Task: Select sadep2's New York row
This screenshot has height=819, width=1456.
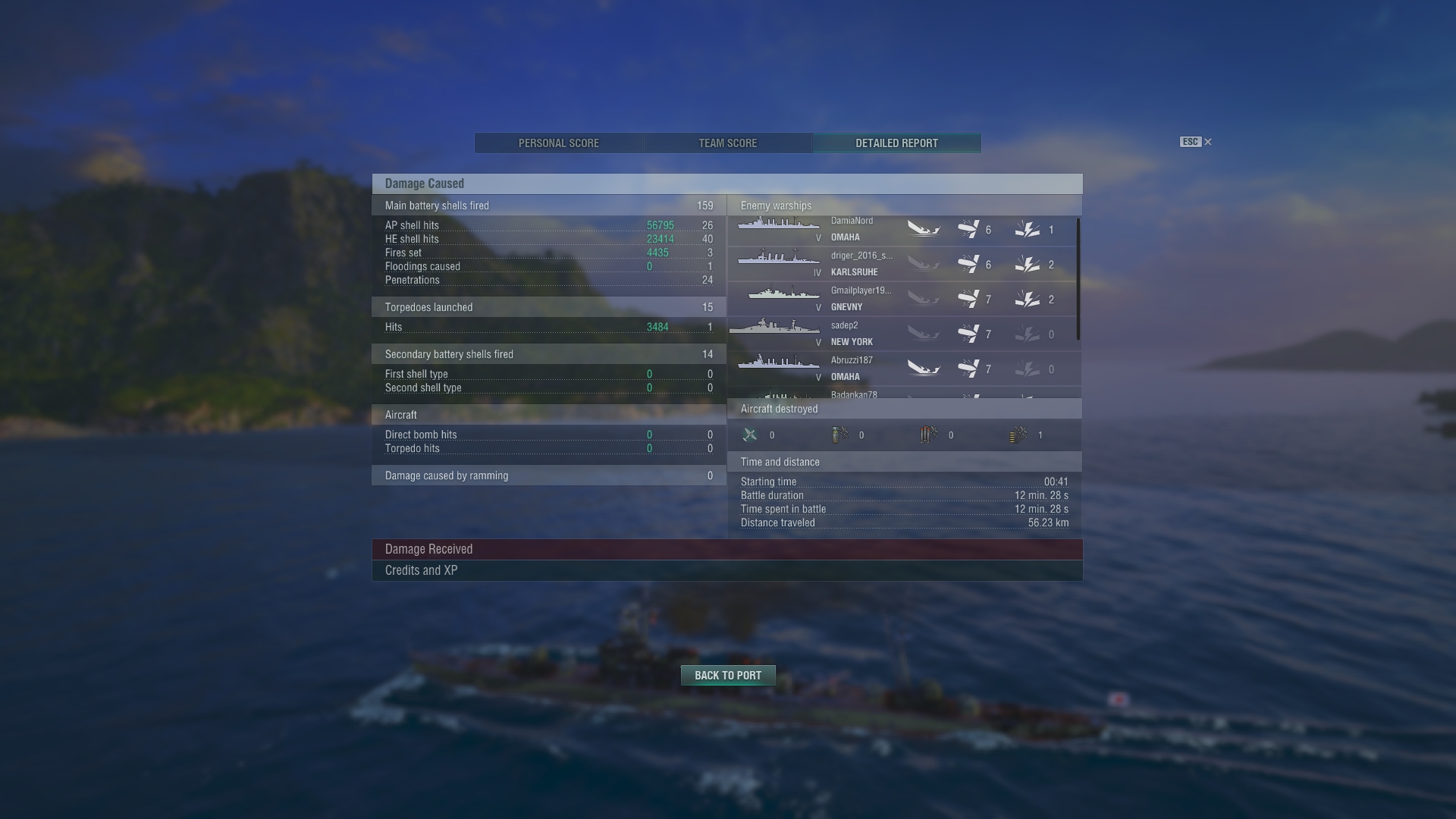Action: [x=901, y=334]
